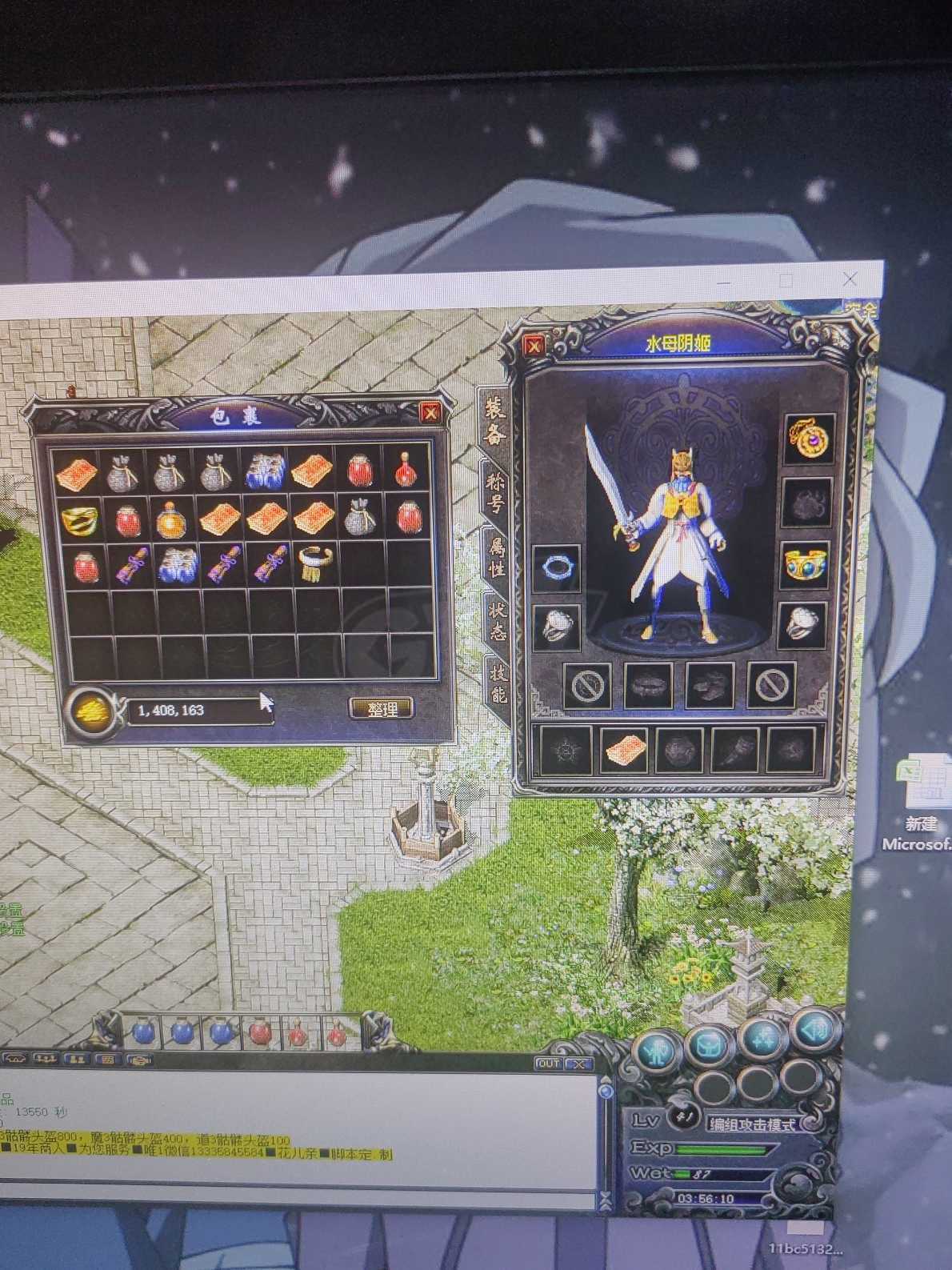This screenshot has height=1270, width=952.
Task: Open the bag icon HUD button
Action: [710, 1043]
